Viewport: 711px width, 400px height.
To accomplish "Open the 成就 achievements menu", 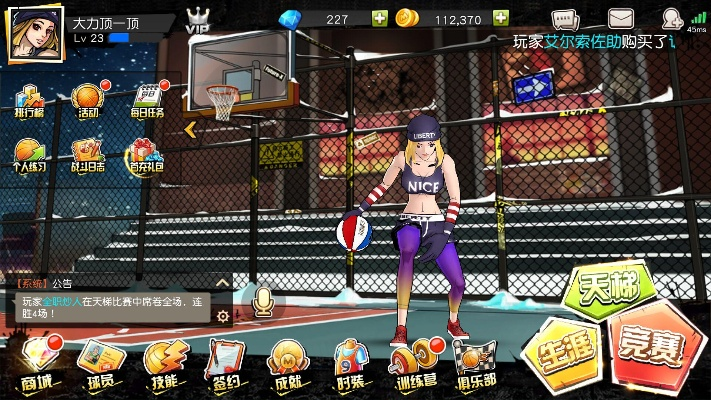I will pos(289,363).
